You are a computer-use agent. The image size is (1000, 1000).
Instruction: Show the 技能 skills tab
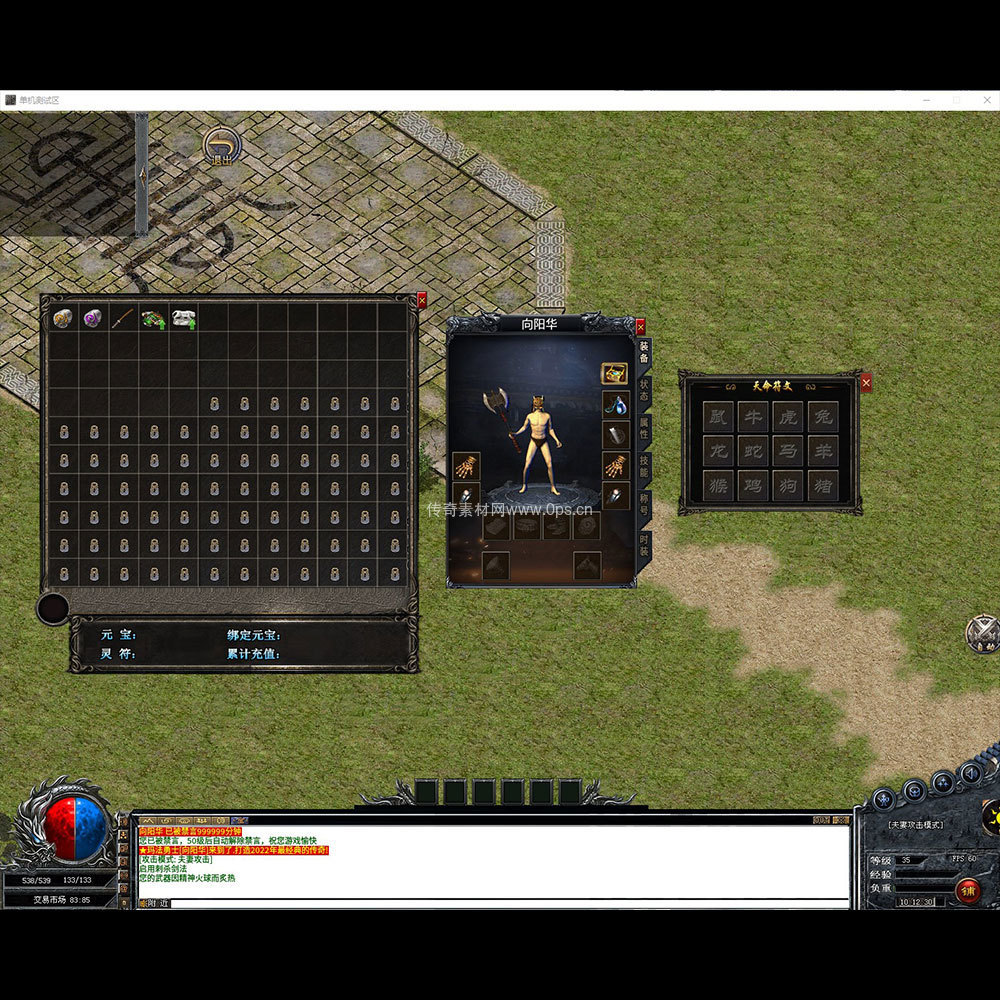click(x=645, y=468)
